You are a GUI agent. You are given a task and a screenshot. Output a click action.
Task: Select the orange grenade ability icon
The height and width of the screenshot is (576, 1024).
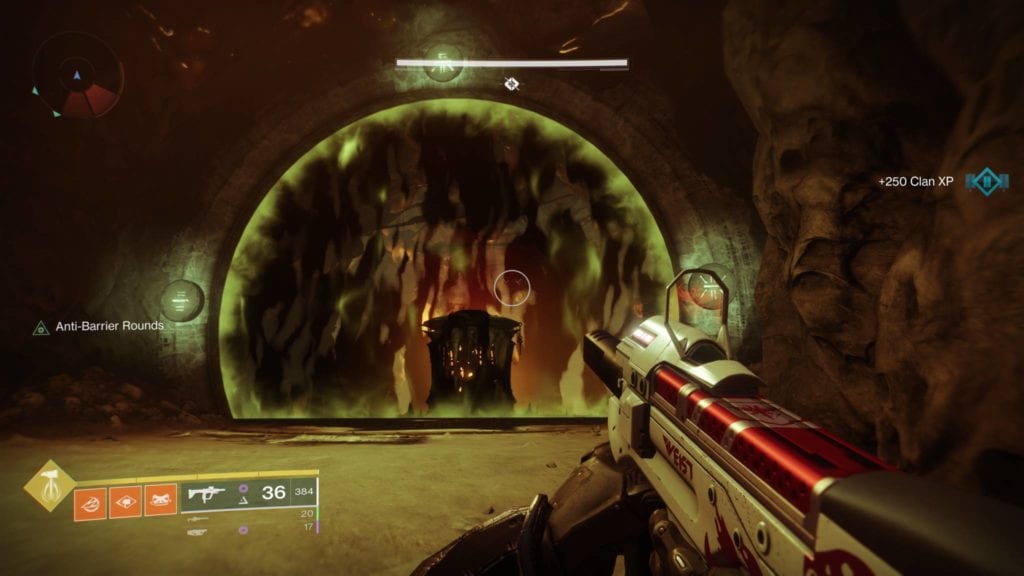[x=90, y=500]
